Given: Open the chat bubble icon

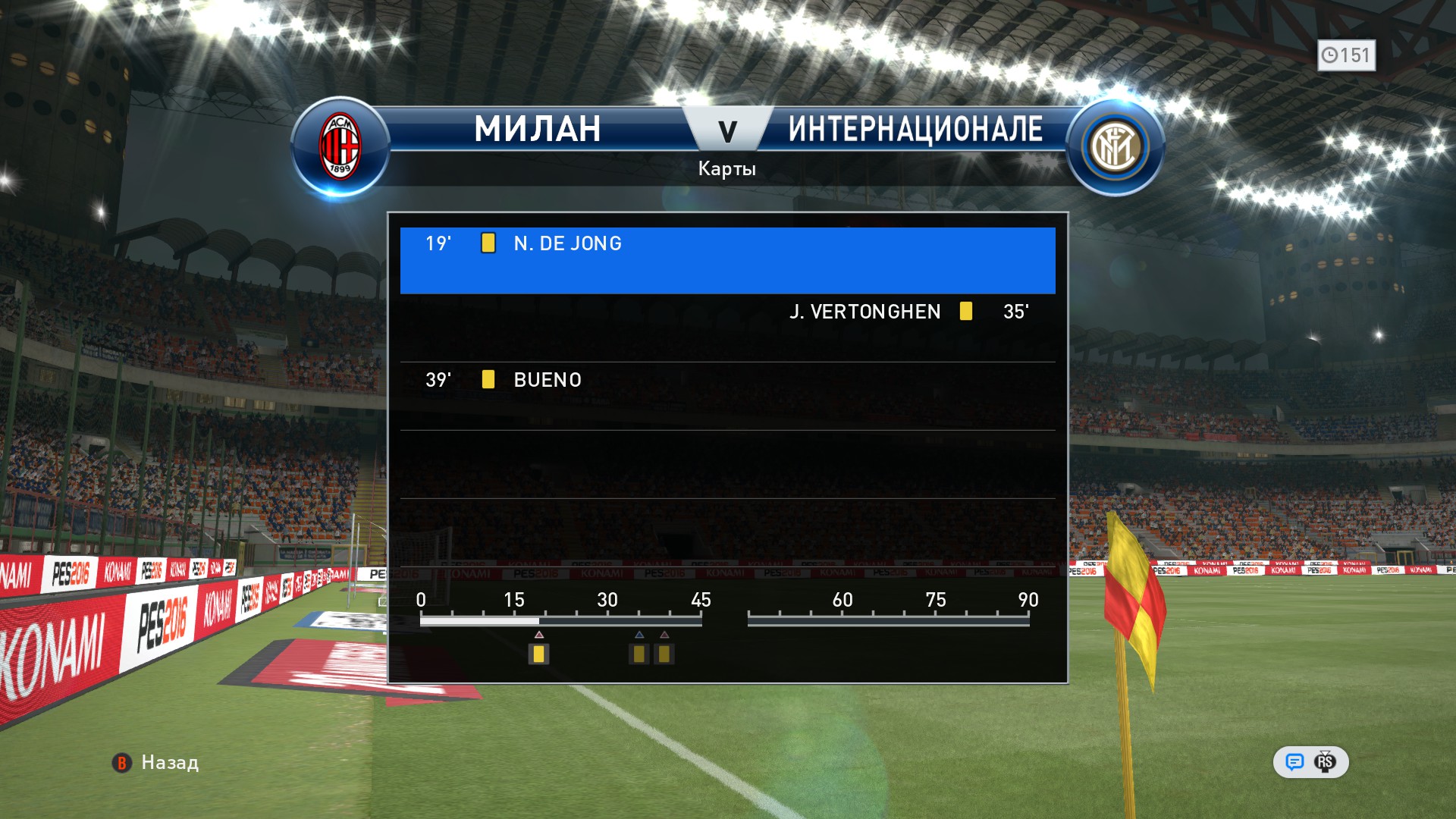Looking at the screenshot, I should click(x=1294, y=762).
